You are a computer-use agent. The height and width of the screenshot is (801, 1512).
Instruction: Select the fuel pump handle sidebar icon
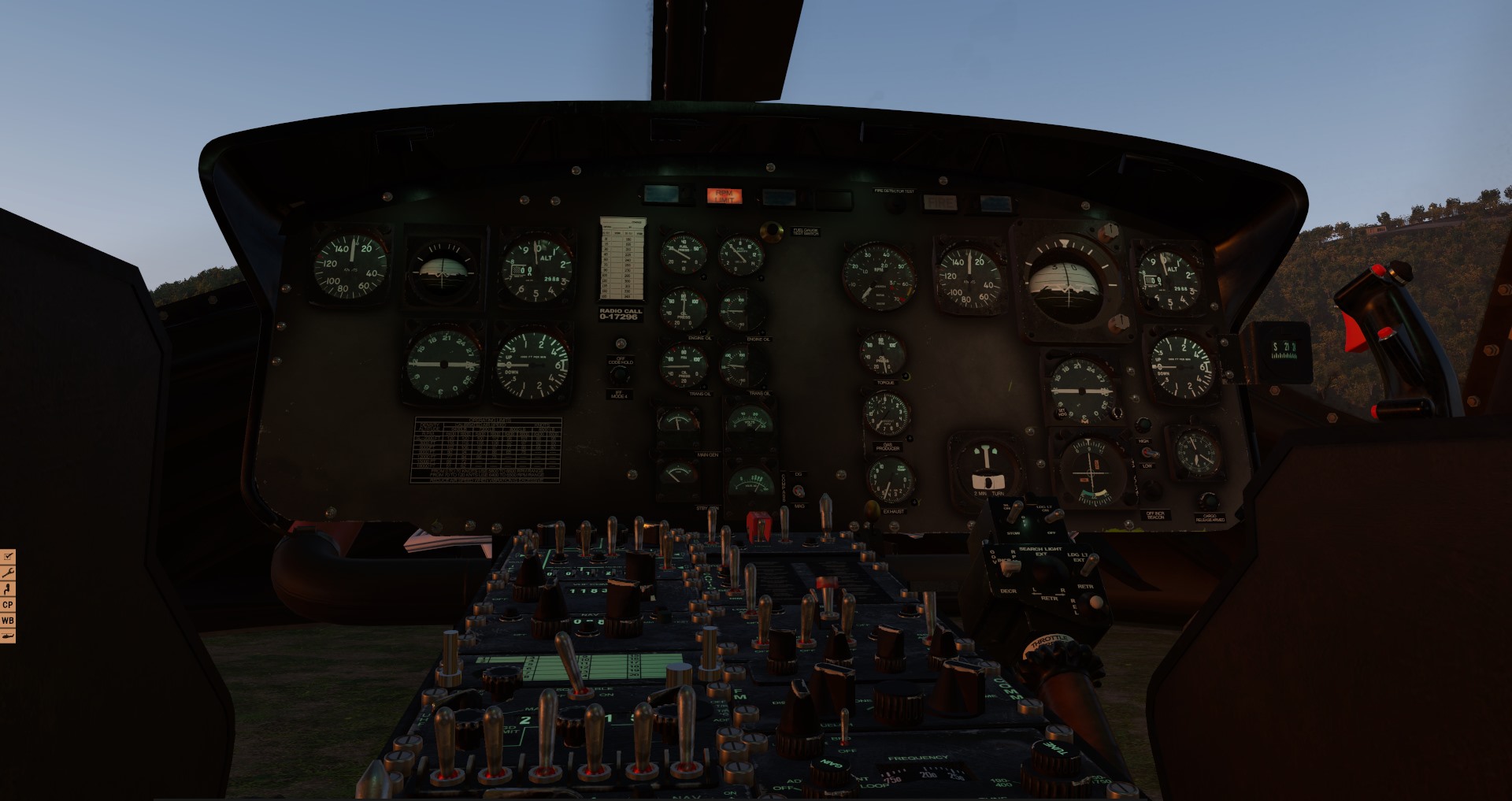point(7,588)
